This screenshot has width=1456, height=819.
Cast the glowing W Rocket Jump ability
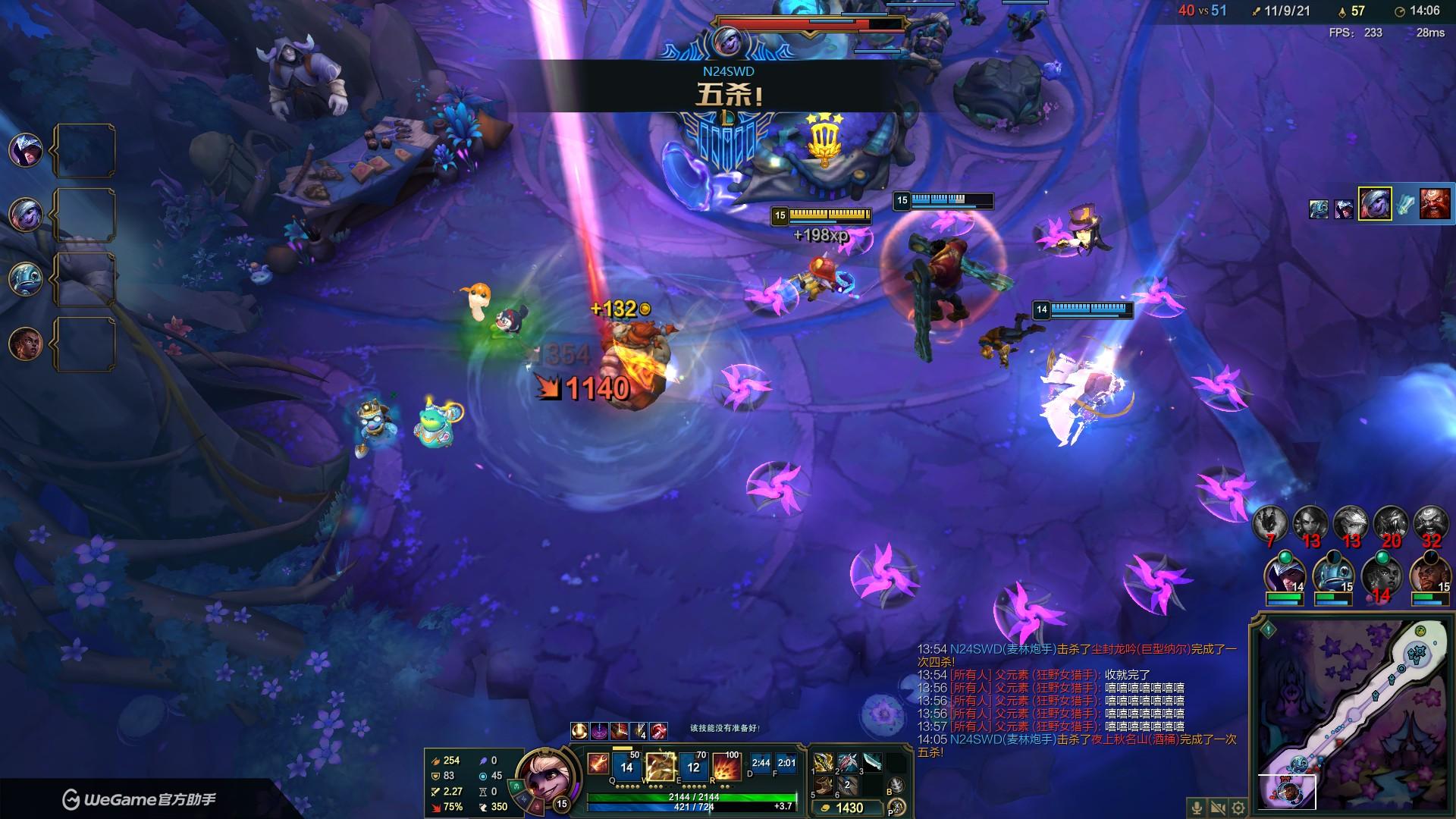point(660,767)
